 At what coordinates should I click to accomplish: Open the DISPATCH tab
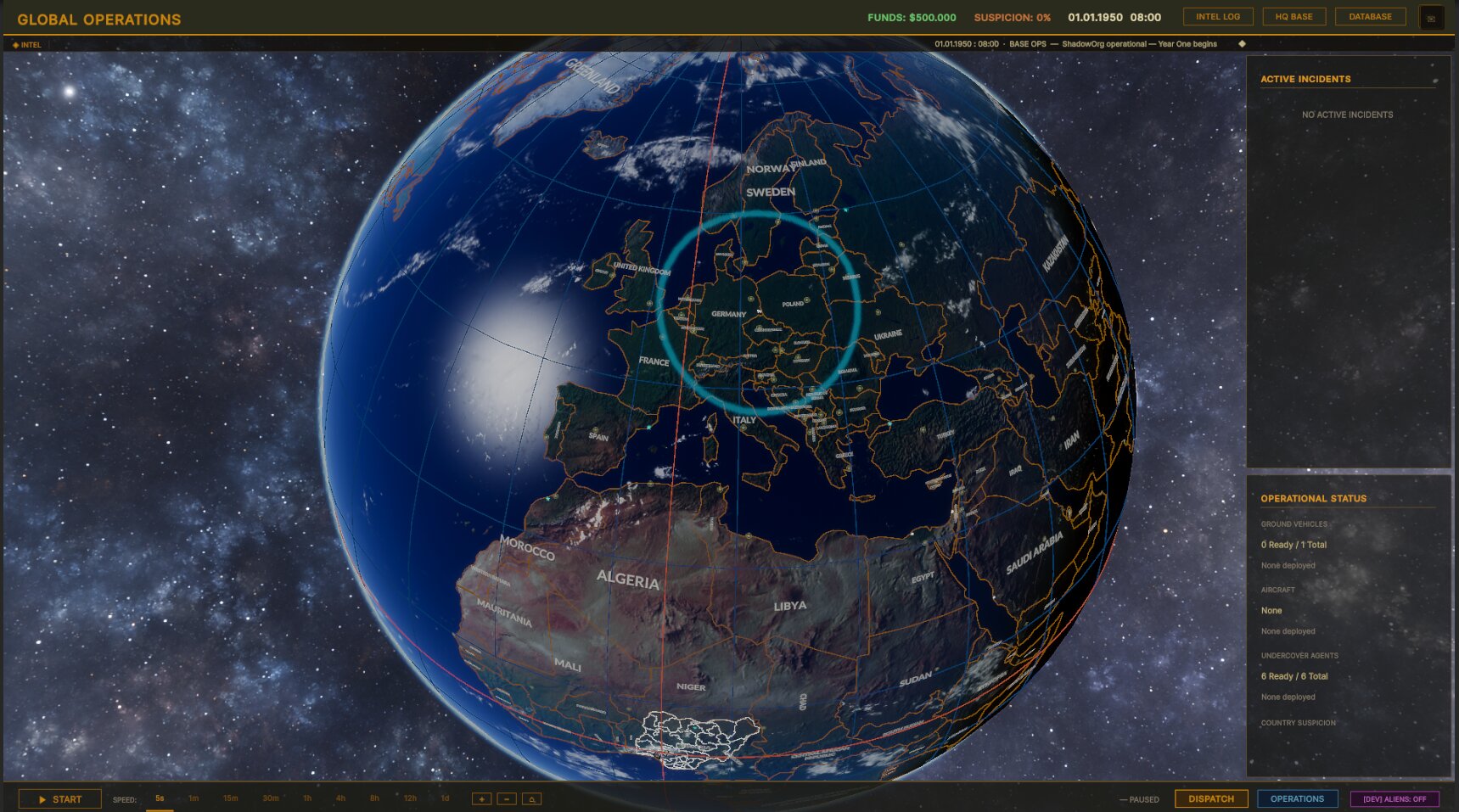pos(1210,798)
